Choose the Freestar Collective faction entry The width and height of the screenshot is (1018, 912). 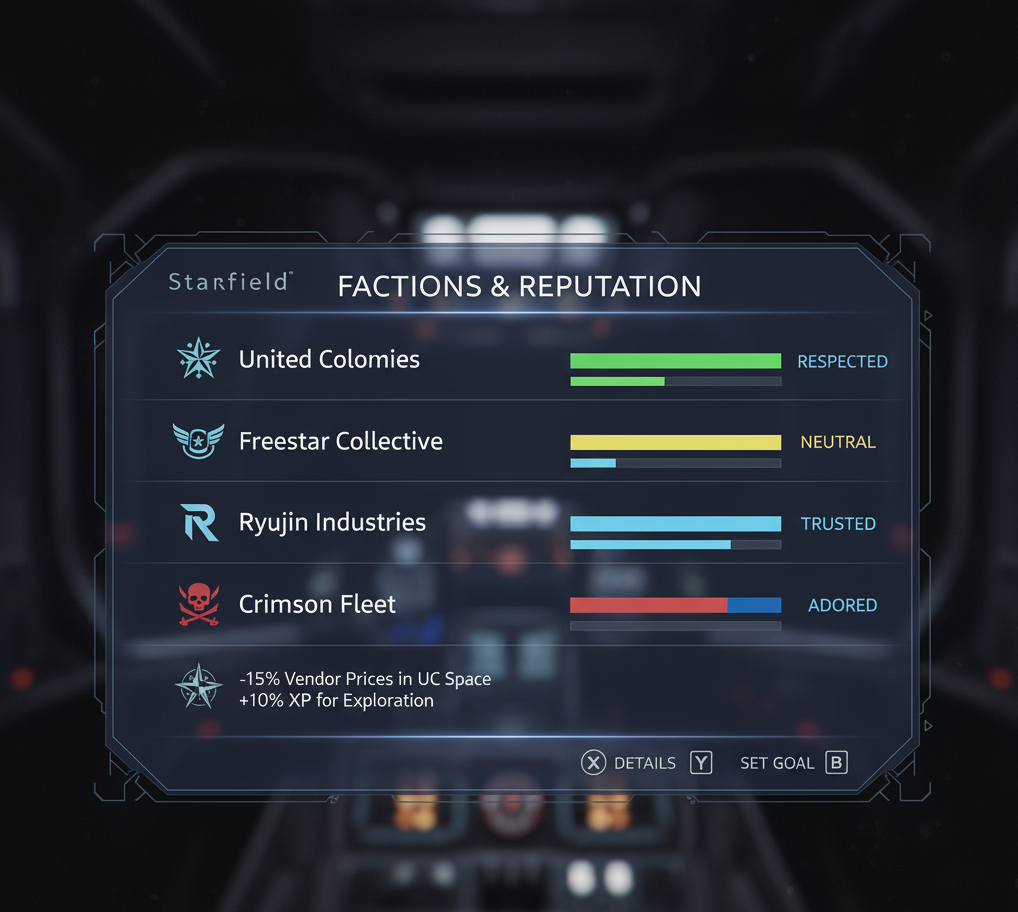point(340,441)
